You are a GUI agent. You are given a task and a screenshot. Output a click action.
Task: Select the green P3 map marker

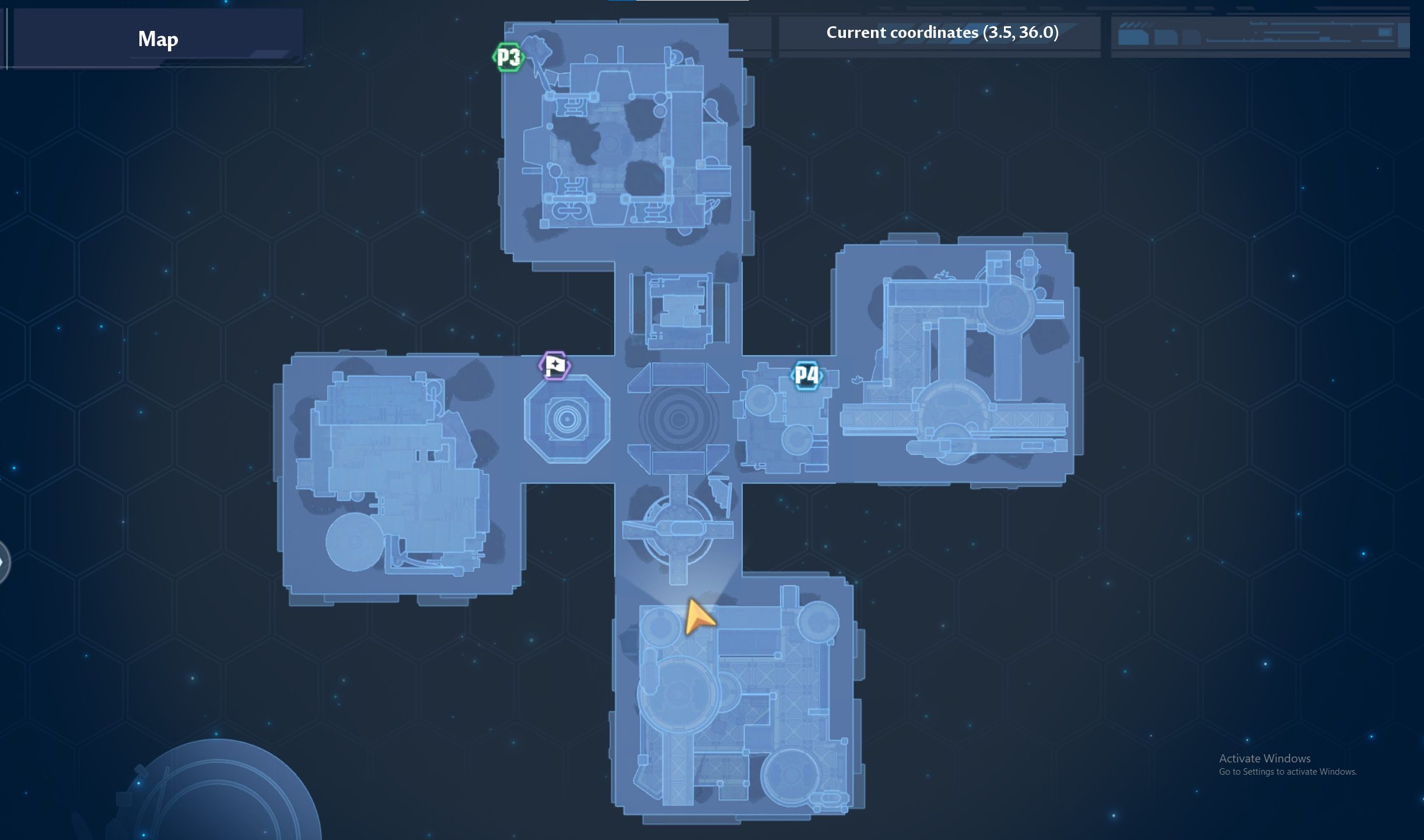[x=508, y=57]
